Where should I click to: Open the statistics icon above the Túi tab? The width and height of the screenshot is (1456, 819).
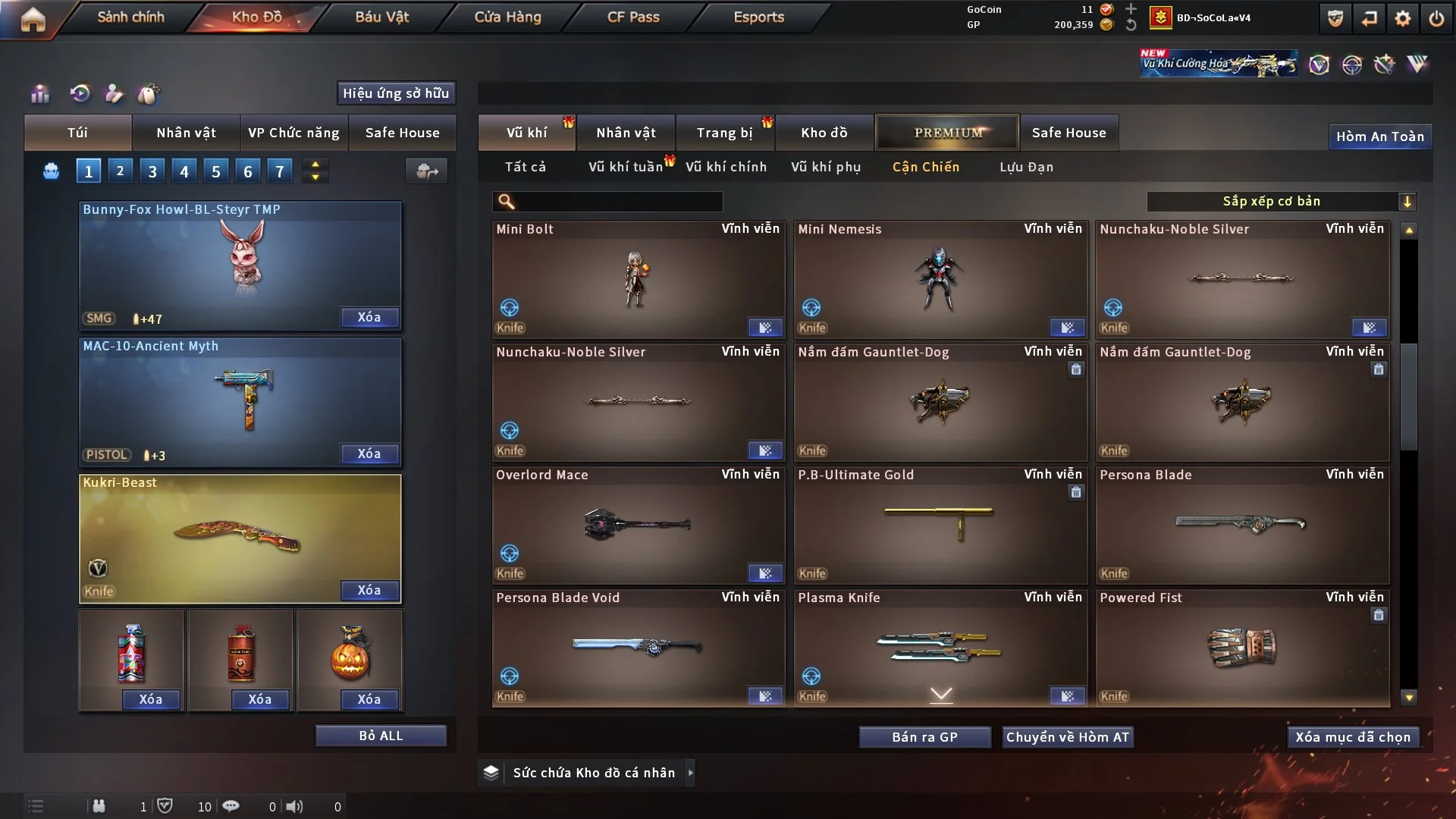click(x=39, y=93)
